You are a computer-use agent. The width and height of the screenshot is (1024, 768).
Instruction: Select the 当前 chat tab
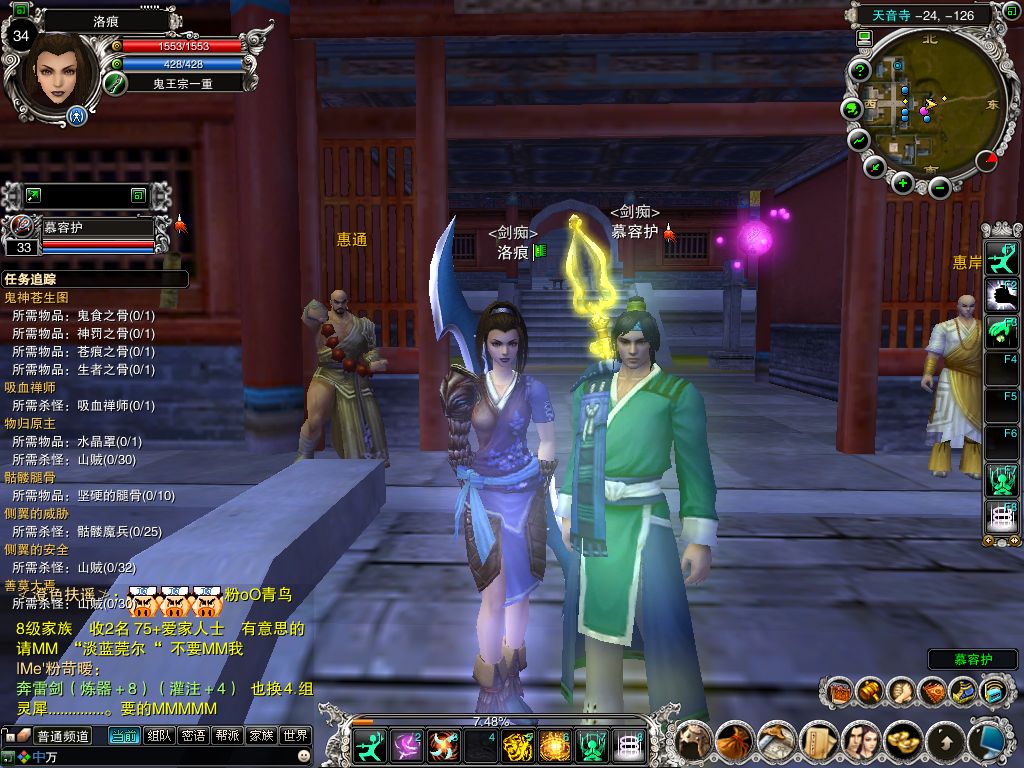[124, 736]
